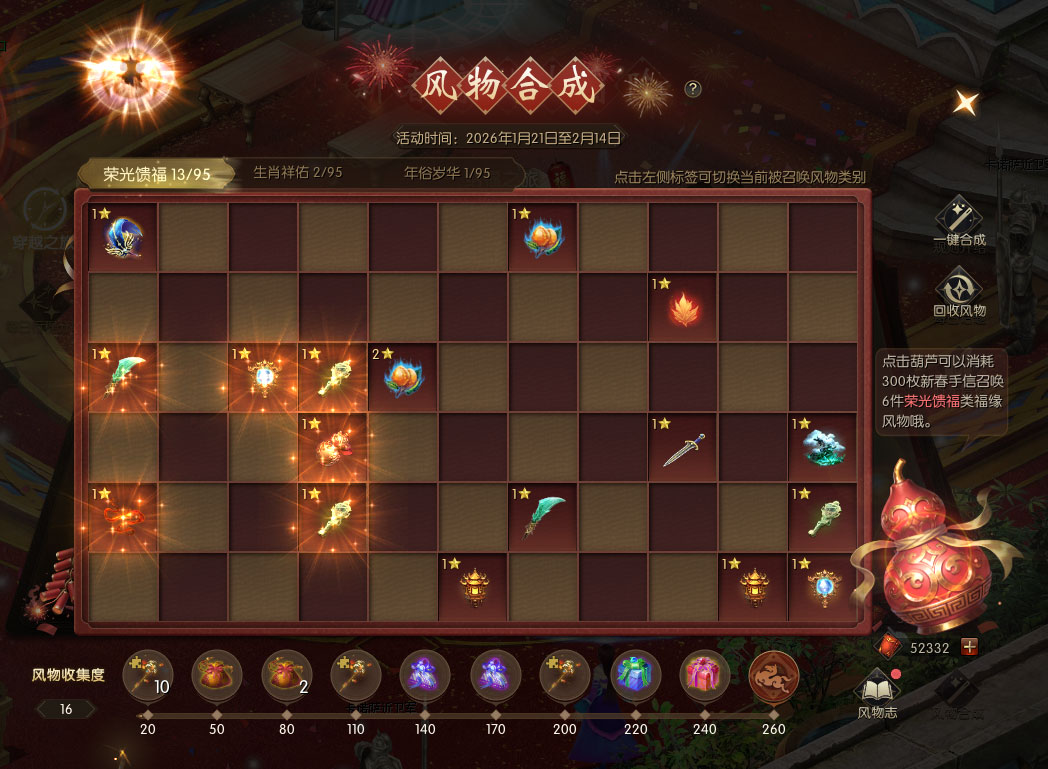Open the question mark help icon
This screenshot has width=1048, height=769.
(693, 89)
